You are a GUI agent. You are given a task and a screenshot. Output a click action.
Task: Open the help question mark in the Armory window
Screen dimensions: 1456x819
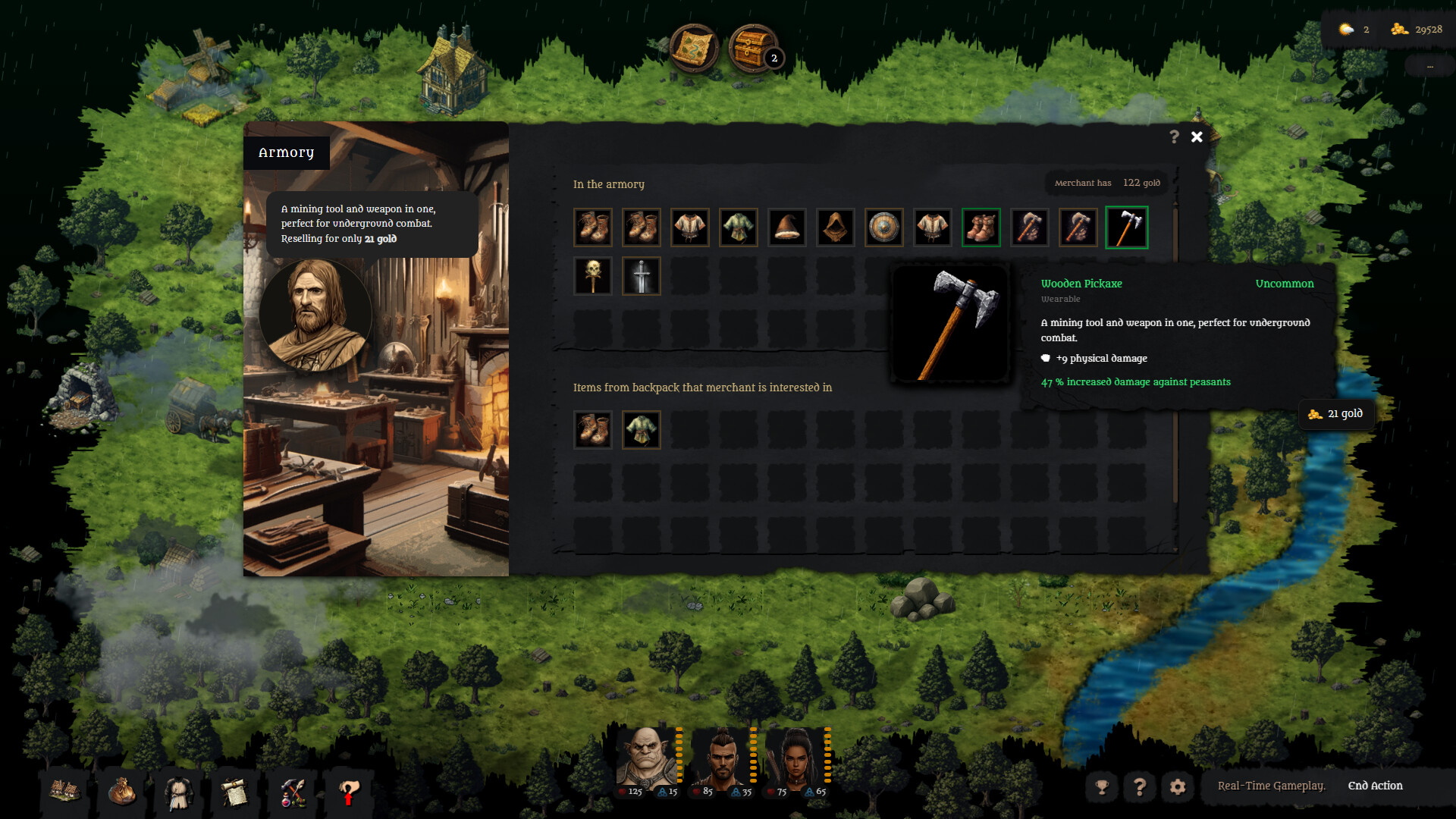1174,137
